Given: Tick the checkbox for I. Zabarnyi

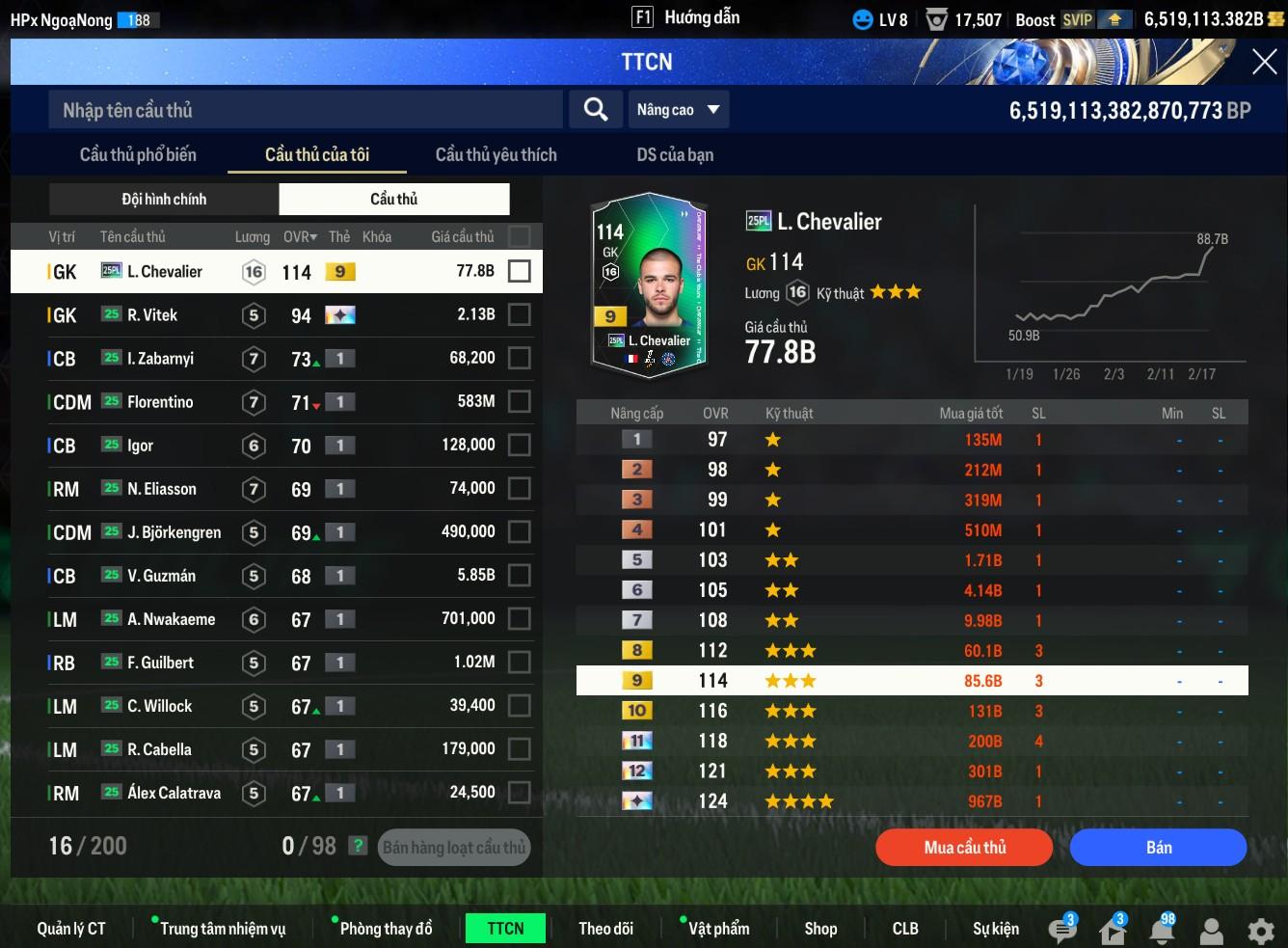Looking at the screenshot, I should point(519,359).
